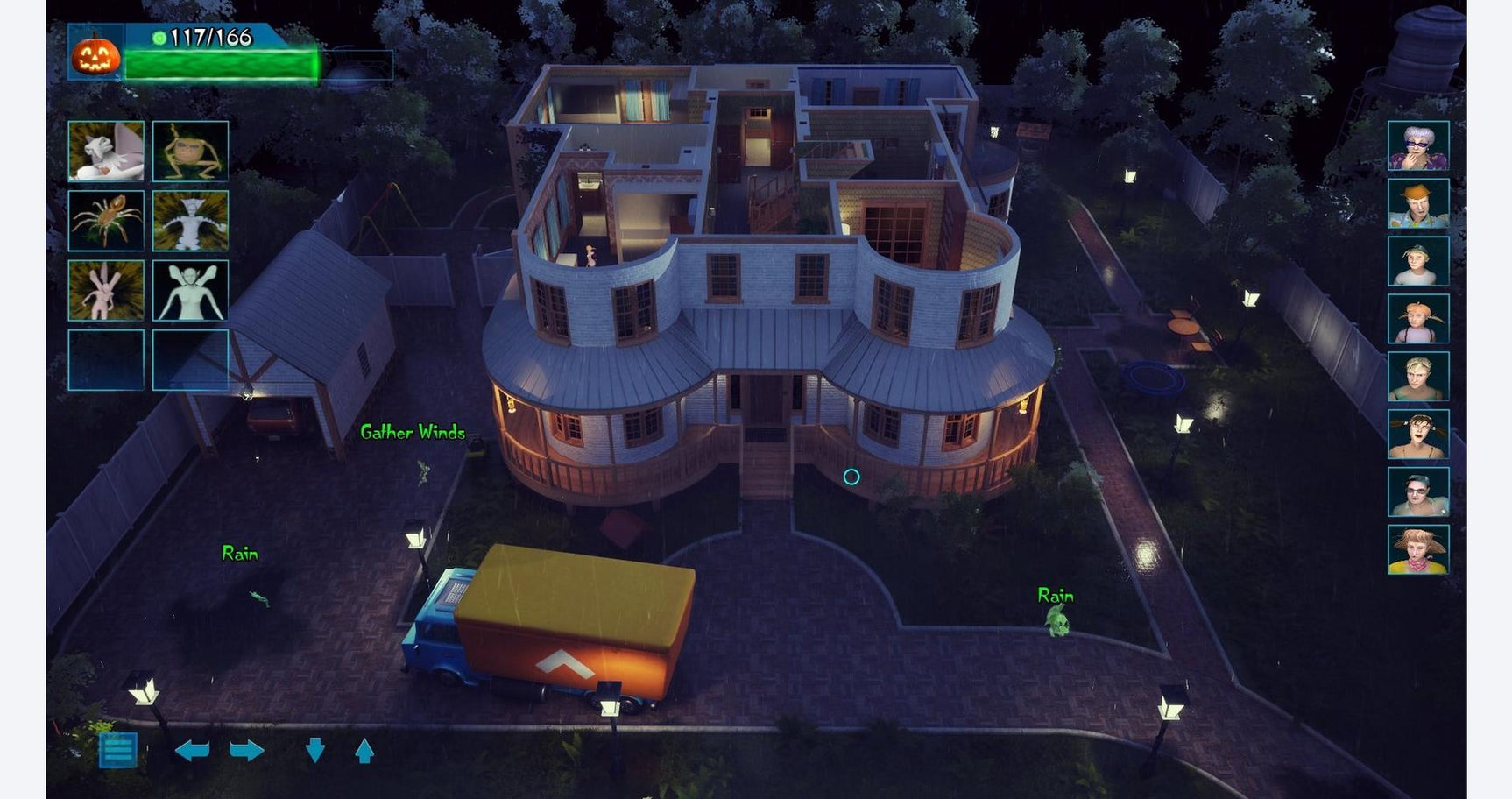
Task: Select the man wearing sunglasses portrait
Action: (1418, 492)
